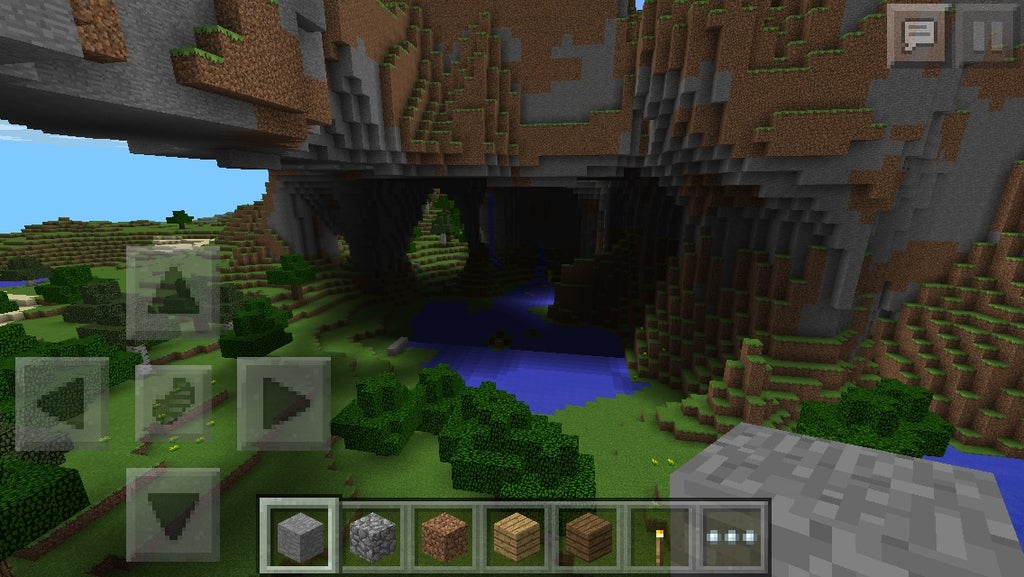1024x577 pixels.
Task: Pause the game
Action: pos(986,35)
